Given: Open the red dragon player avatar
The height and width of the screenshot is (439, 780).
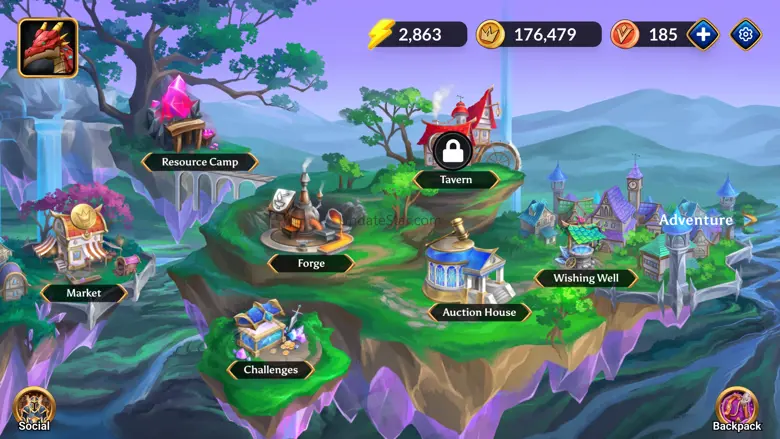Looking at the screenshot, I should click(x=48, y=48).
